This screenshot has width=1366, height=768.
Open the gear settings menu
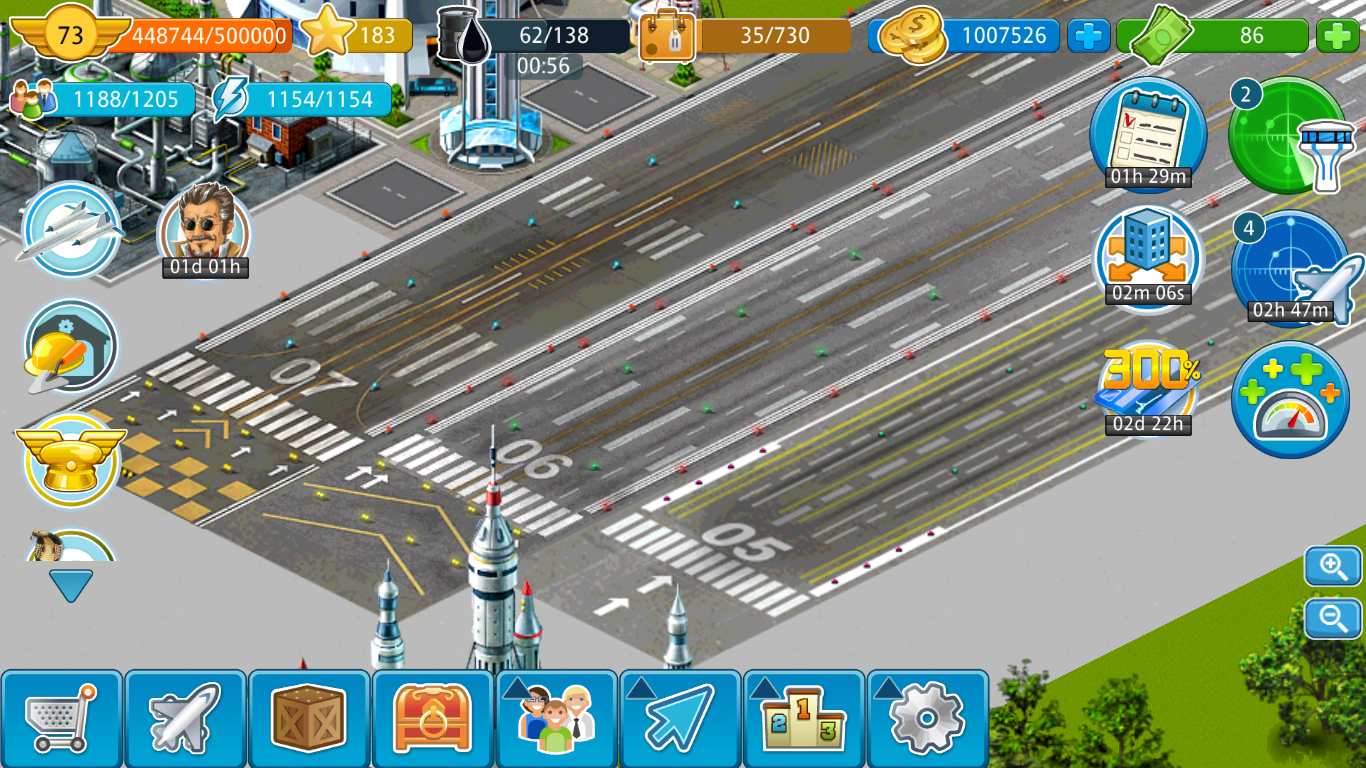coord(928,718)
